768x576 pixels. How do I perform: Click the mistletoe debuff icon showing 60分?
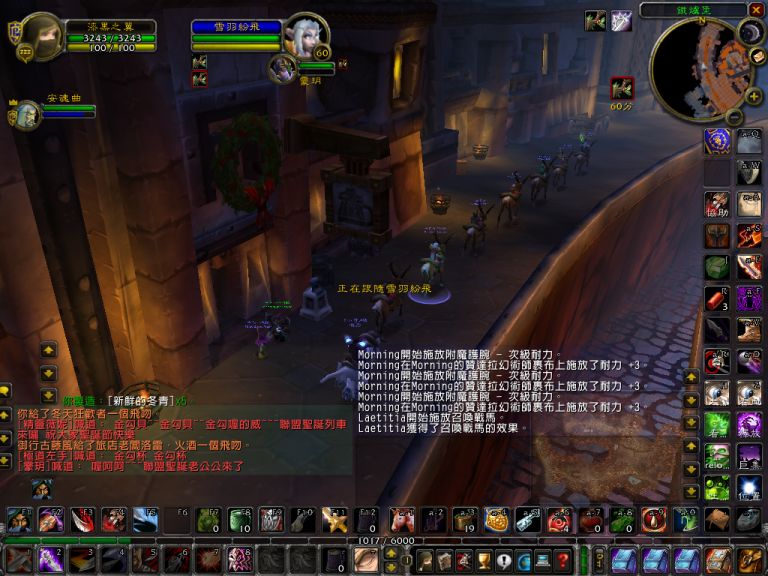[x=622, y=89]
